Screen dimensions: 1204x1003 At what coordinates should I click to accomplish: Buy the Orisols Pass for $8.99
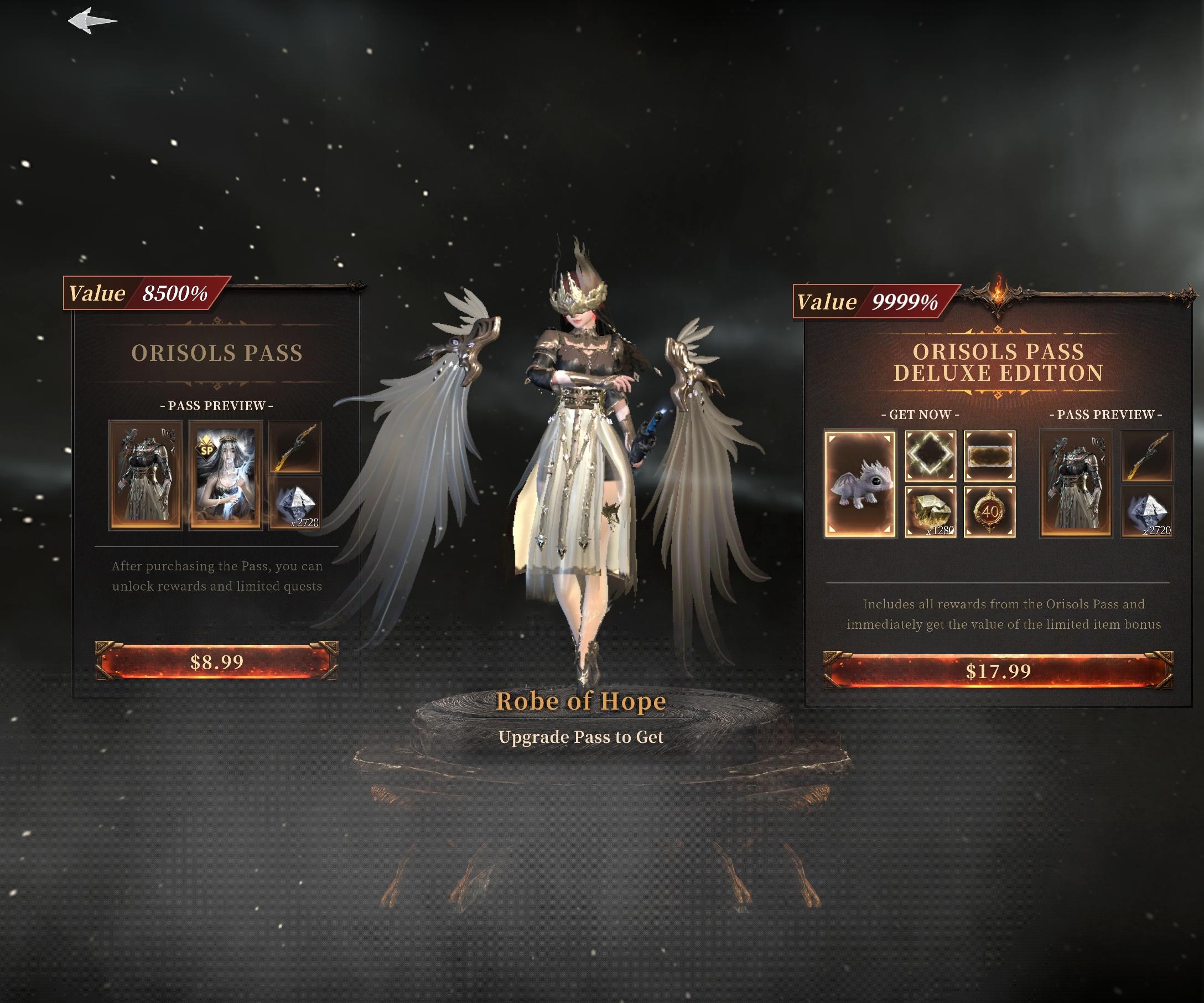(217, 661)
